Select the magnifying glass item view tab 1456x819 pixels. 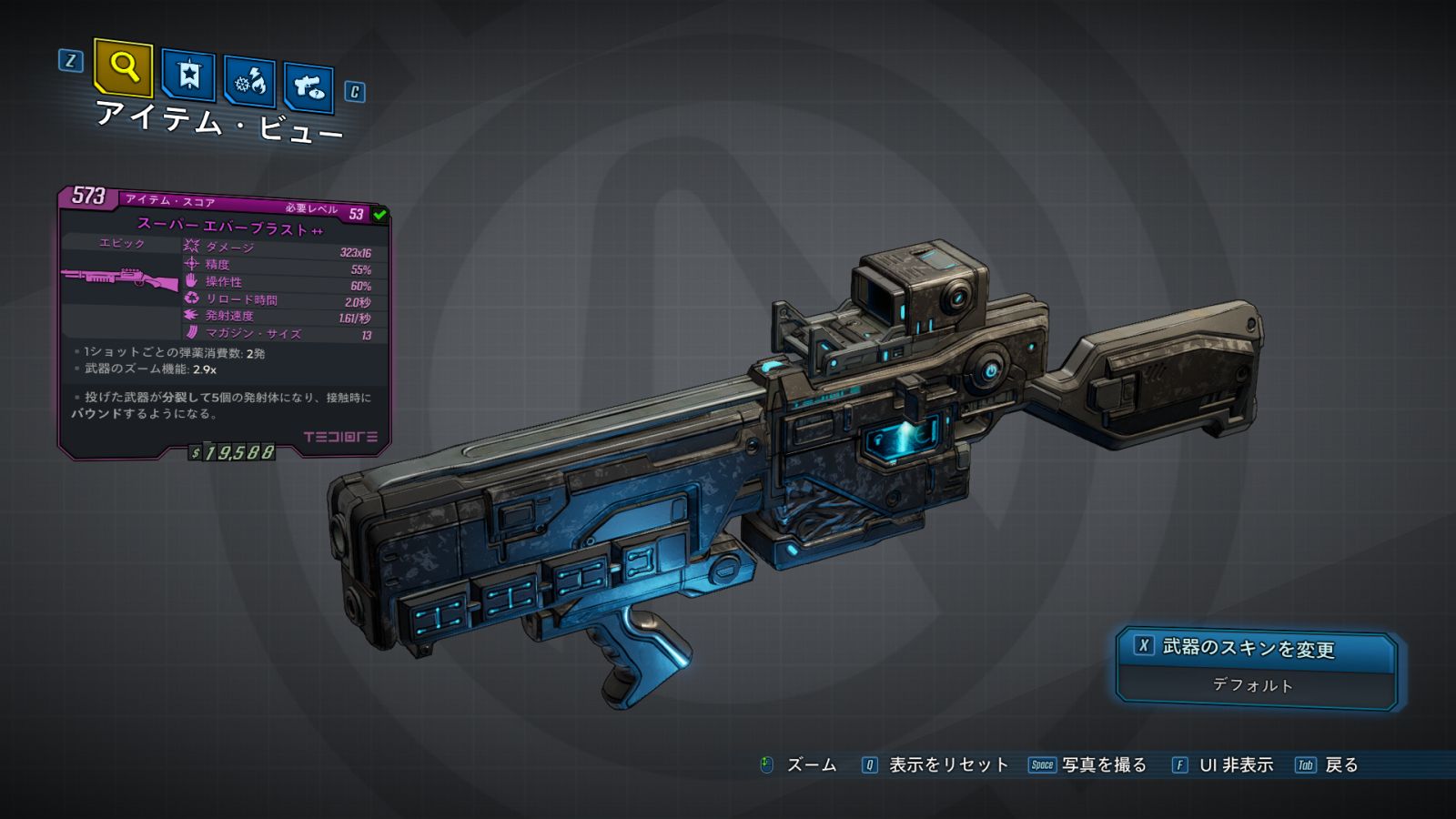coord(123,67)
